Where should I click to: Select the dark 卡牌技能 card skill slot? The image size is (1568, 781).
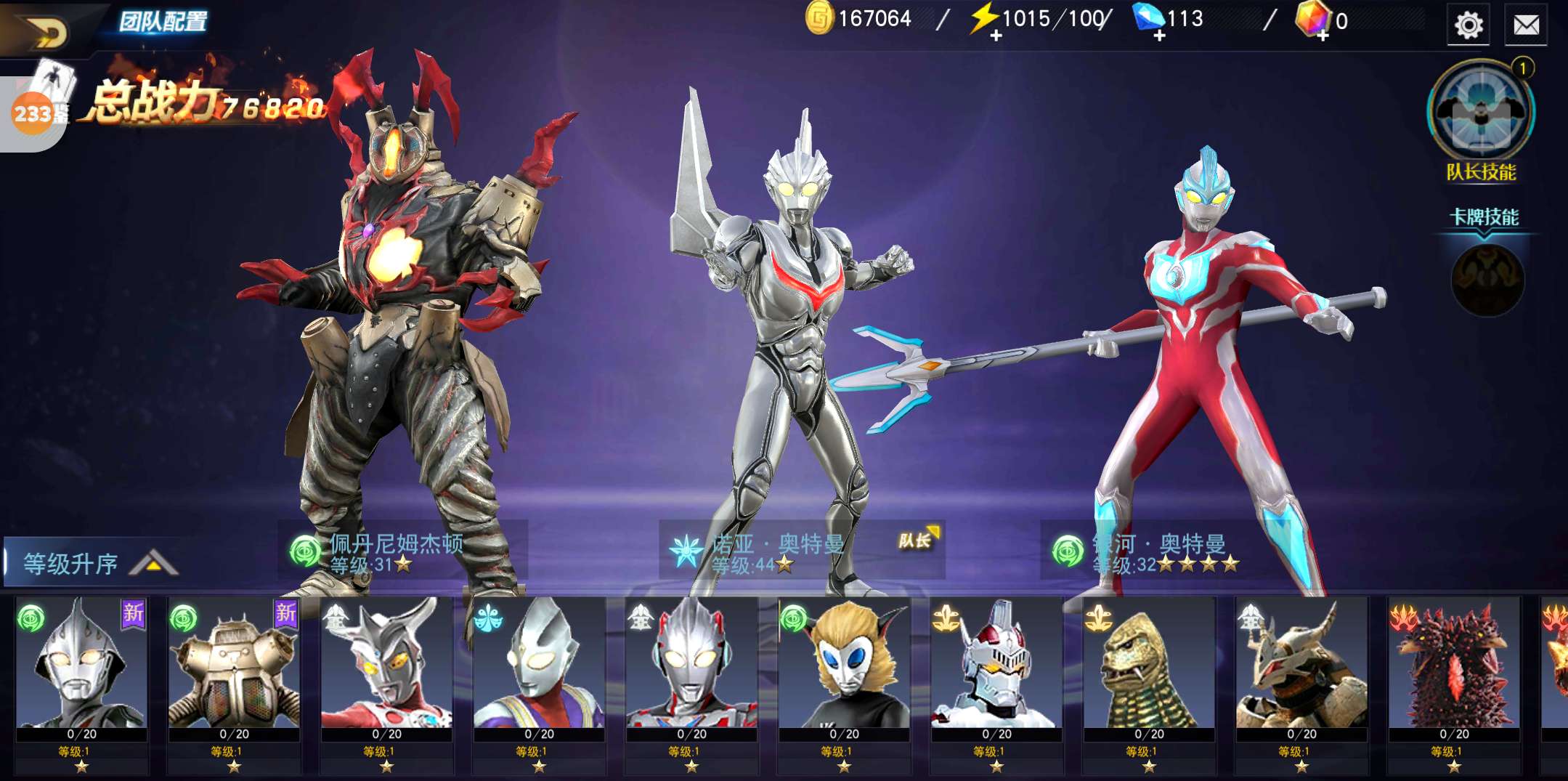coord(1487,280)
